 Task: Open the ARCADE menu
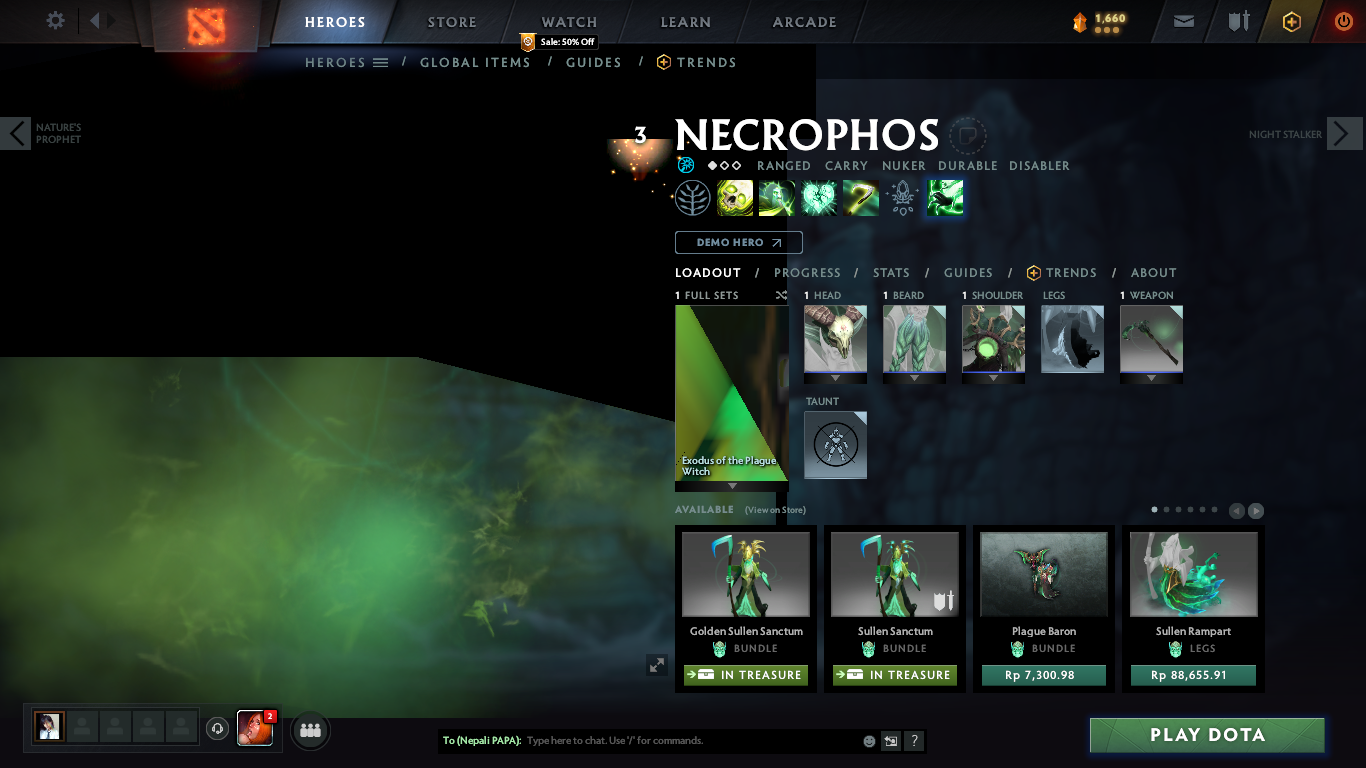tap(804, 21)
